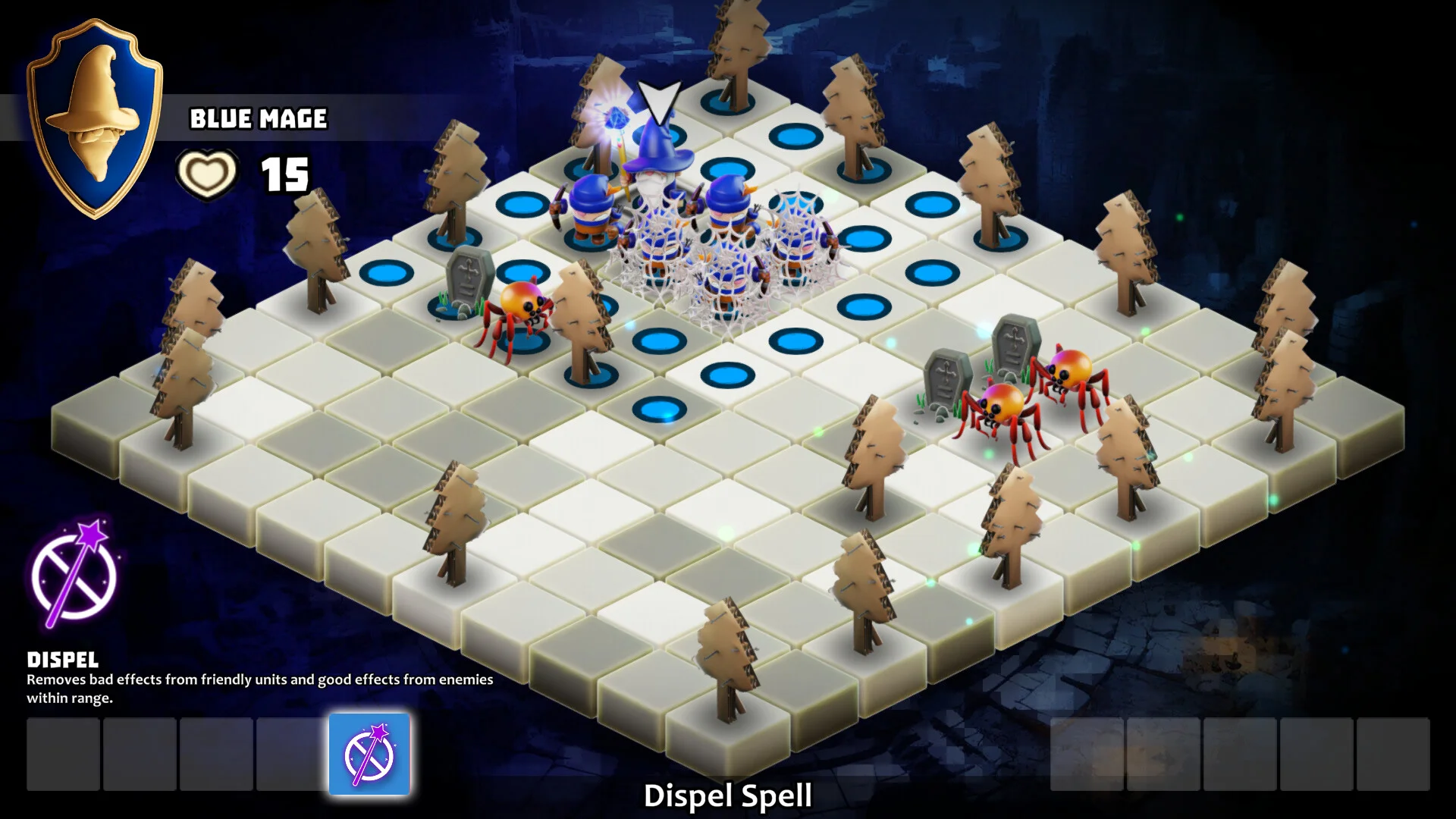Select the Dispel spell hotbar slot

point(369,754)
